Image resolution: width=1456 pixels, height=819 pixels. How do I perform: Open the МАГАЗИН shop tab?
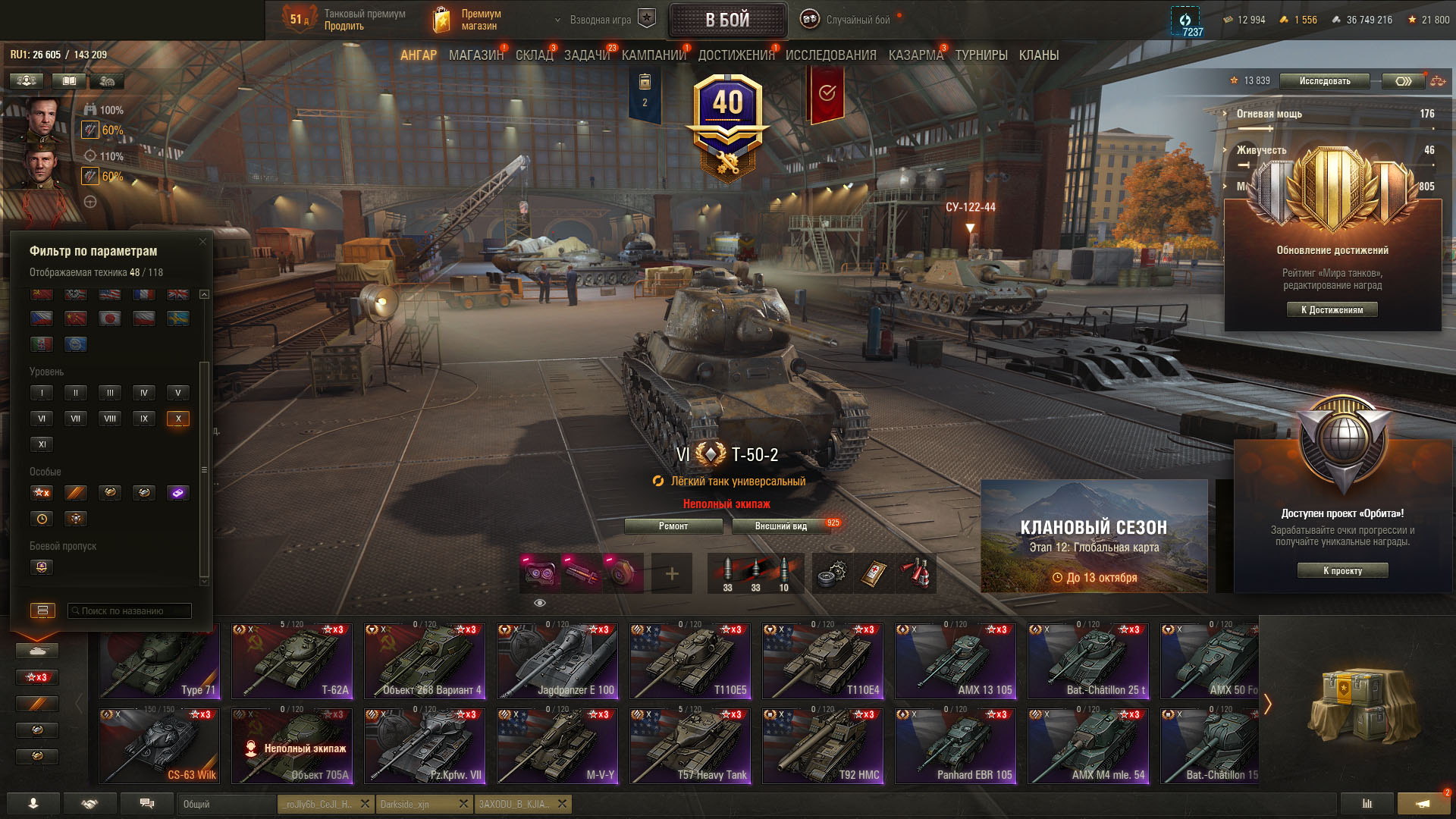(475, 55)
